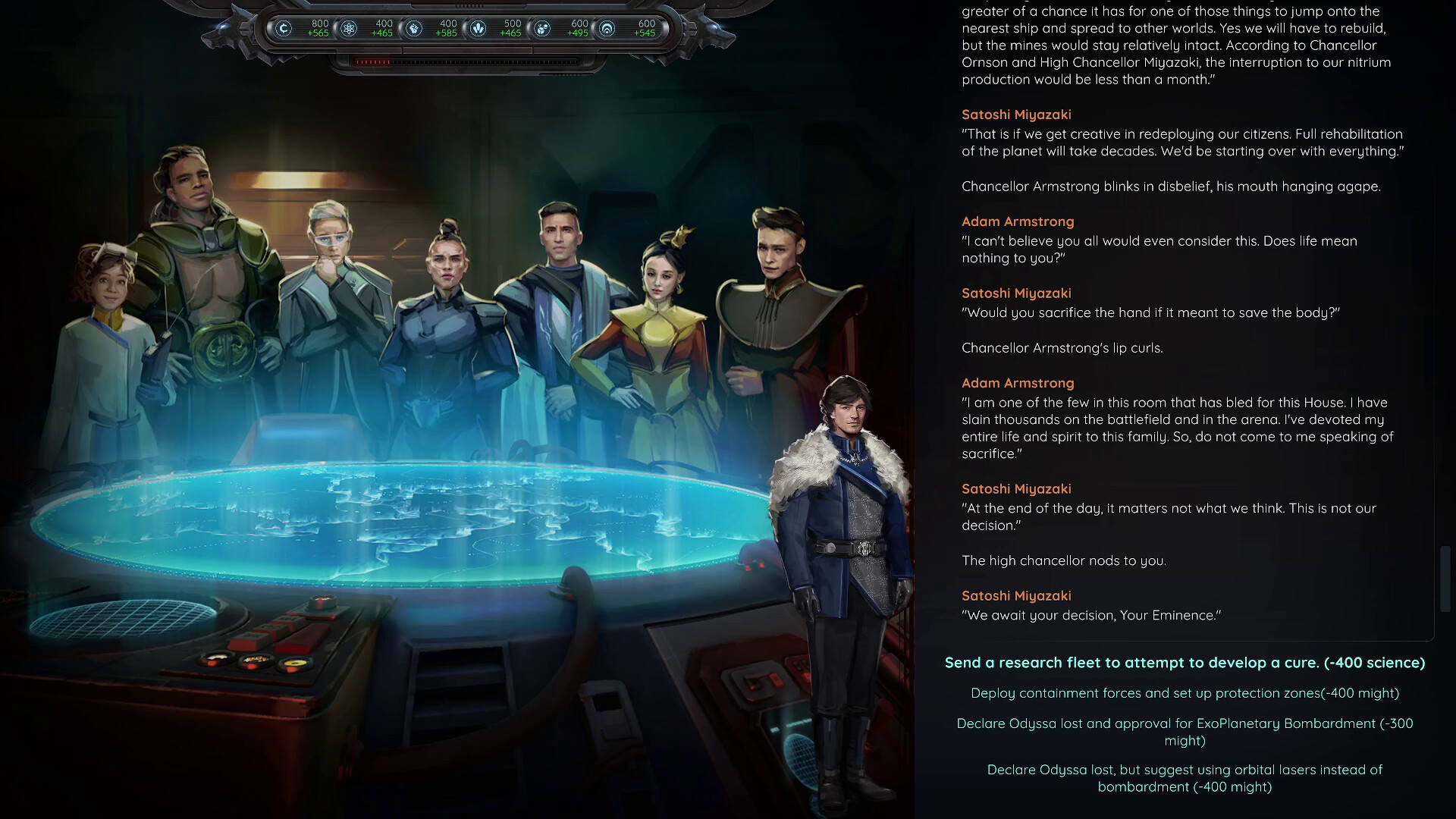Select the credits resource icon
Image resolution: width=1456 pixels, height=819 pixels.
[284, 28]
